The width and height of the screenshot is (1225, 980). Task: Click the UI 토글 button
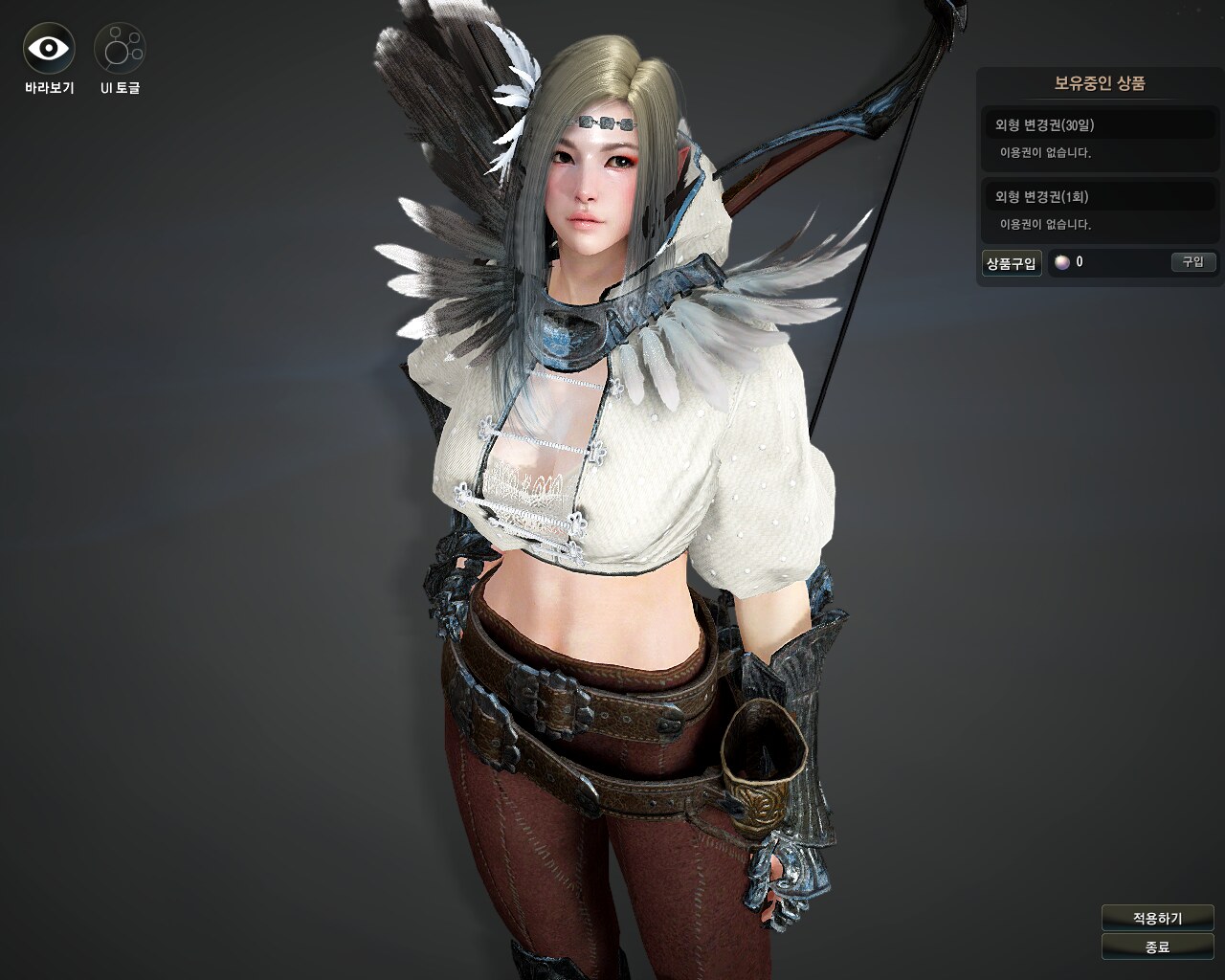120,48
